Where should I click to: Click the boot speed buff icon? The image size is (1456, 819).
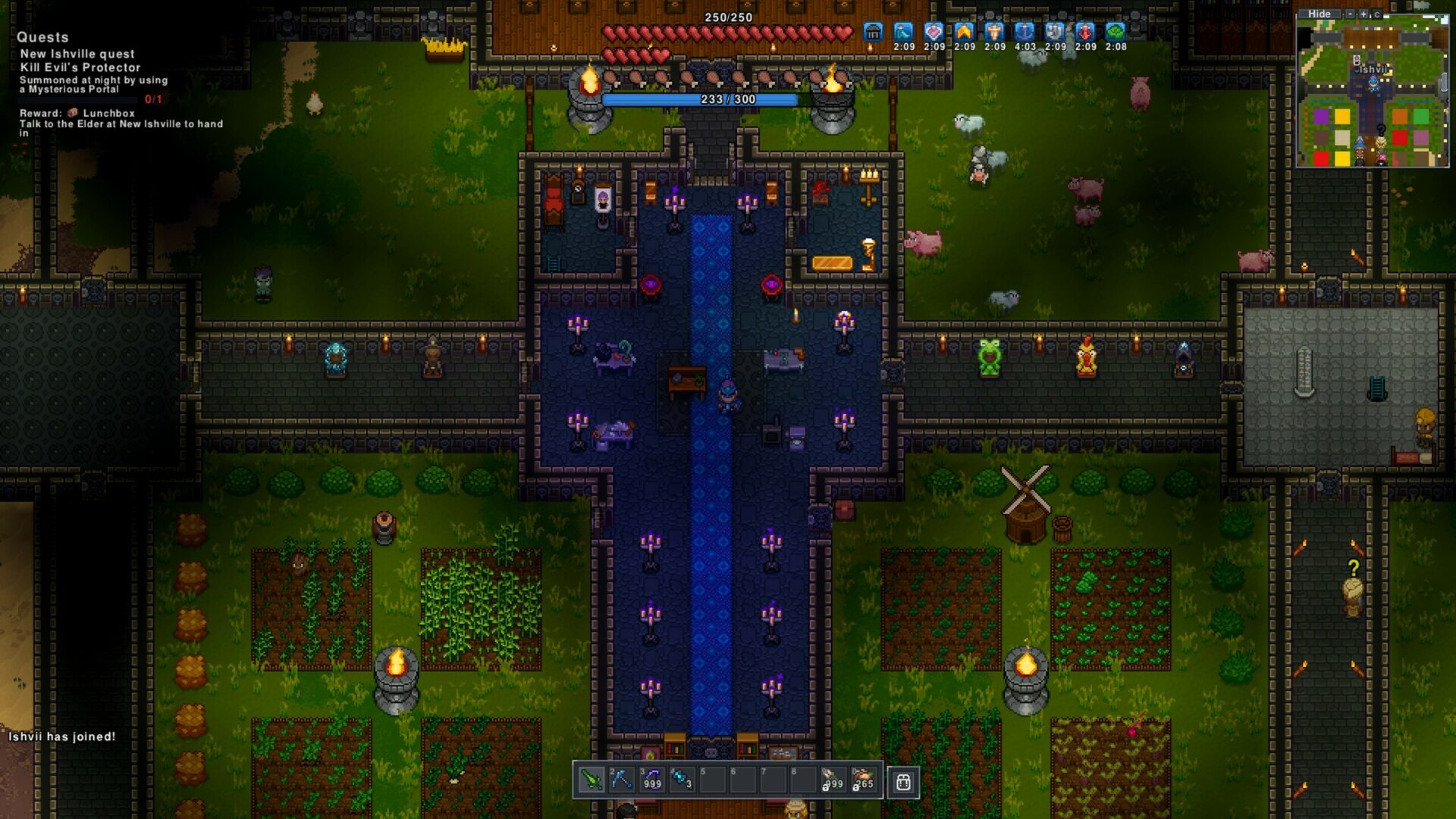903,32
